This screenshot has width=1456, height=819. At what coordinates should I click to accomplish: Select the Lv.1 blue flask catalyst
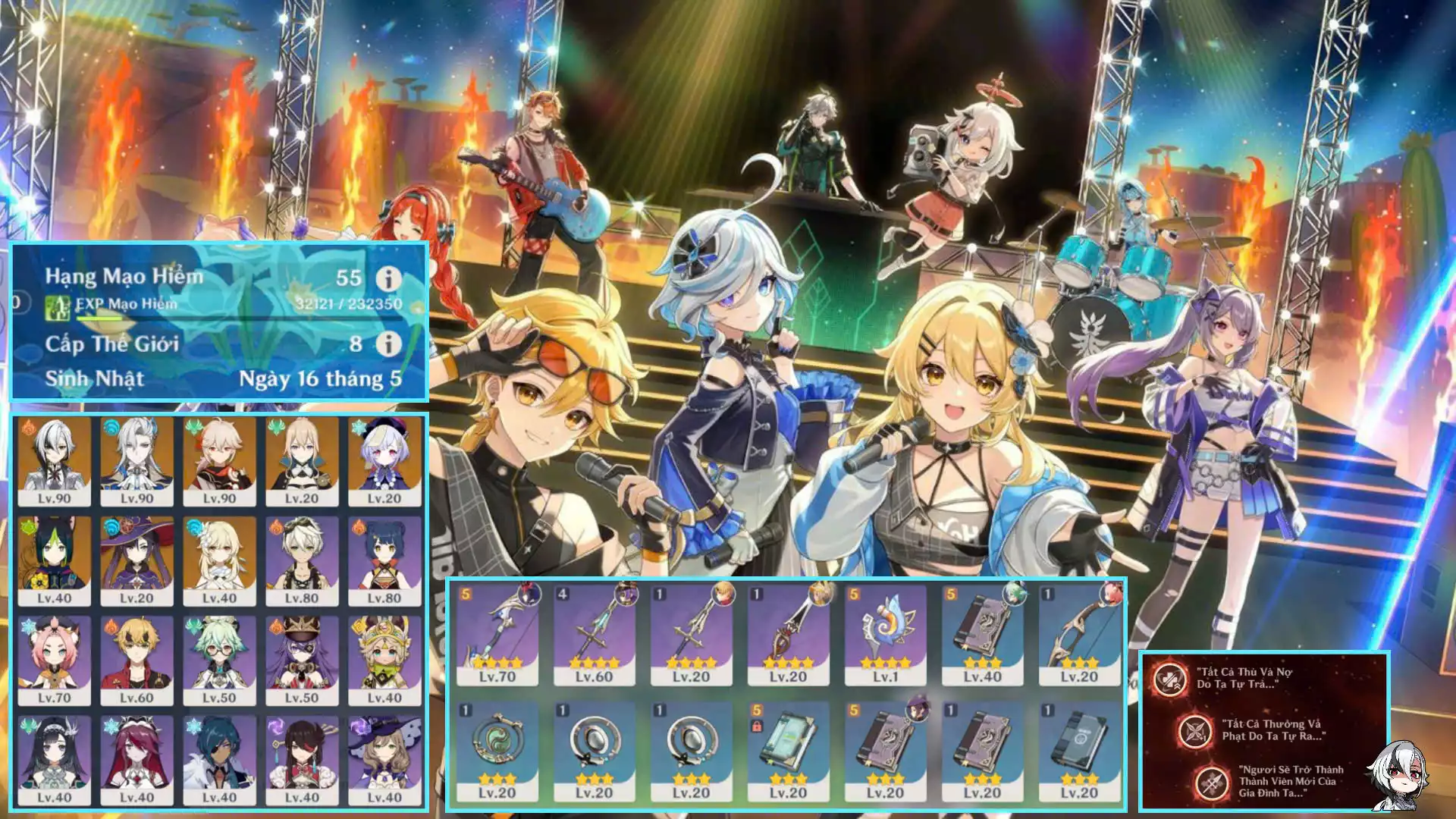885,633
